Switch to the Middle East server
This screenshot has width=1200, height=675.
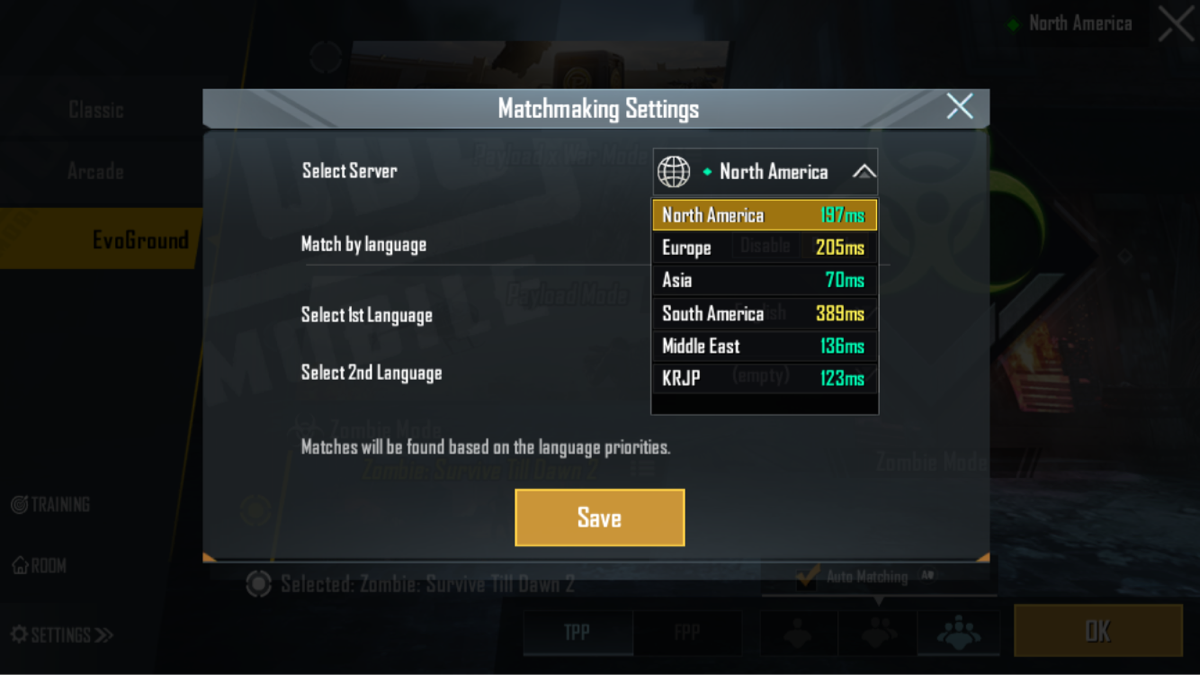764,347
